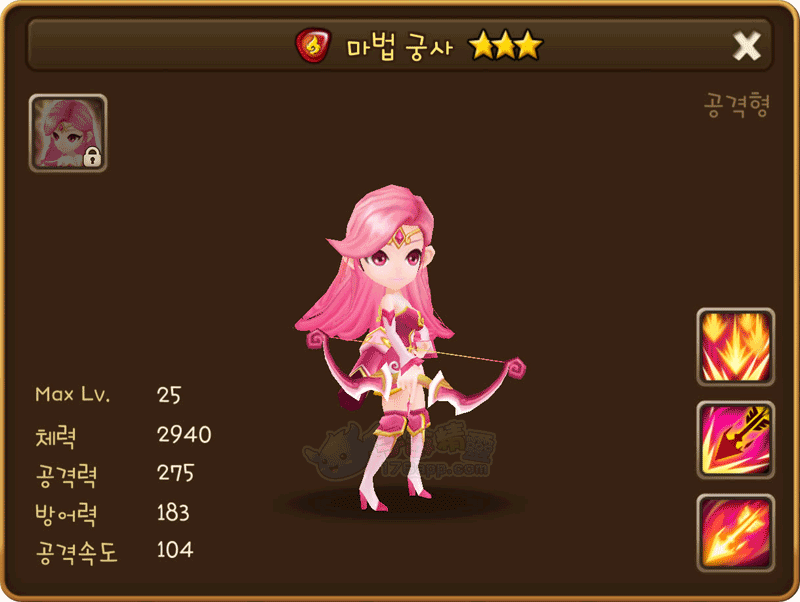Open the golden arrow skill icon

tap(735, 439)
